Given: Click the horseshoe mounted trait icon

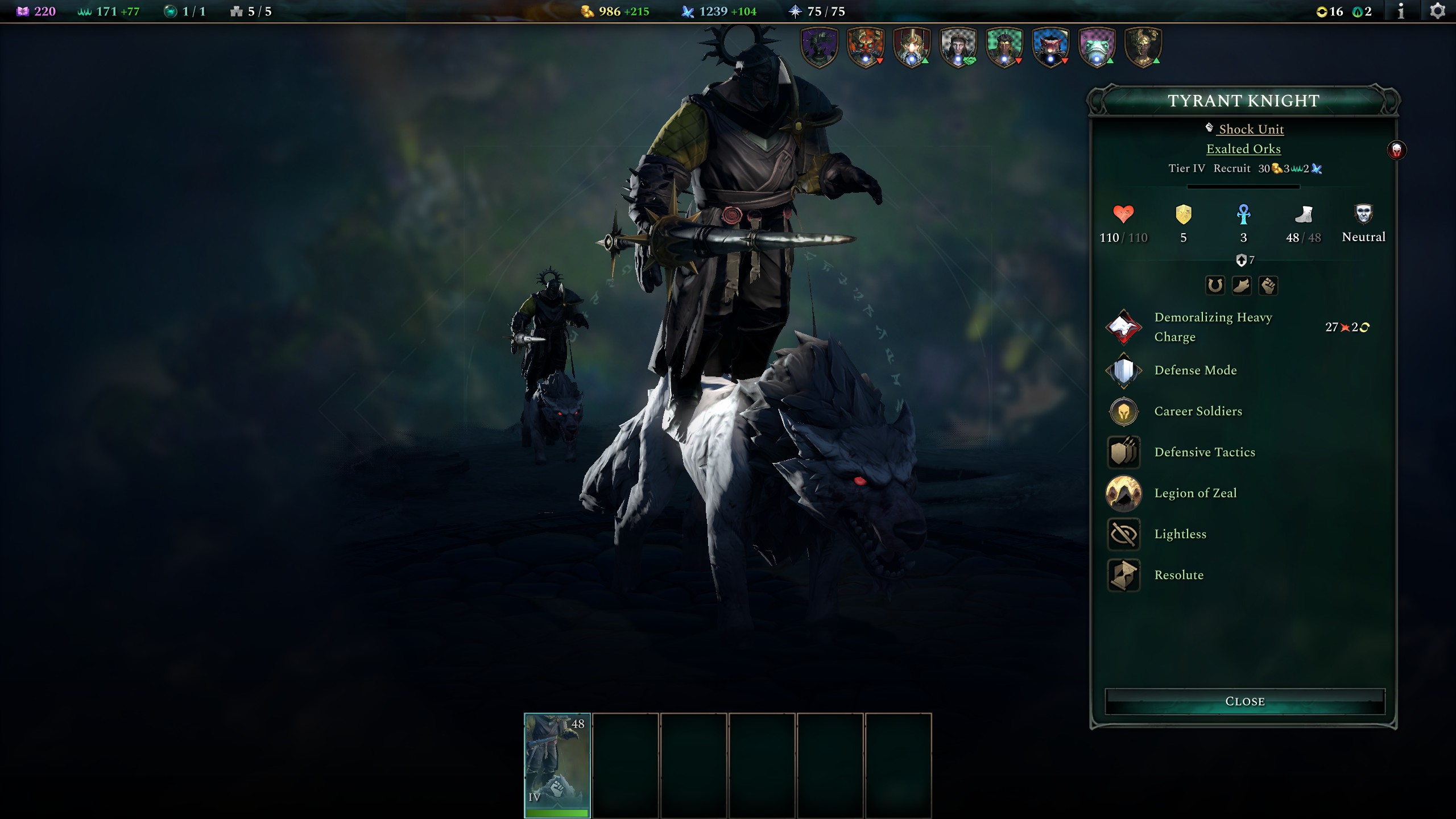Looking at the screenshot, I should pos(1215,286).
